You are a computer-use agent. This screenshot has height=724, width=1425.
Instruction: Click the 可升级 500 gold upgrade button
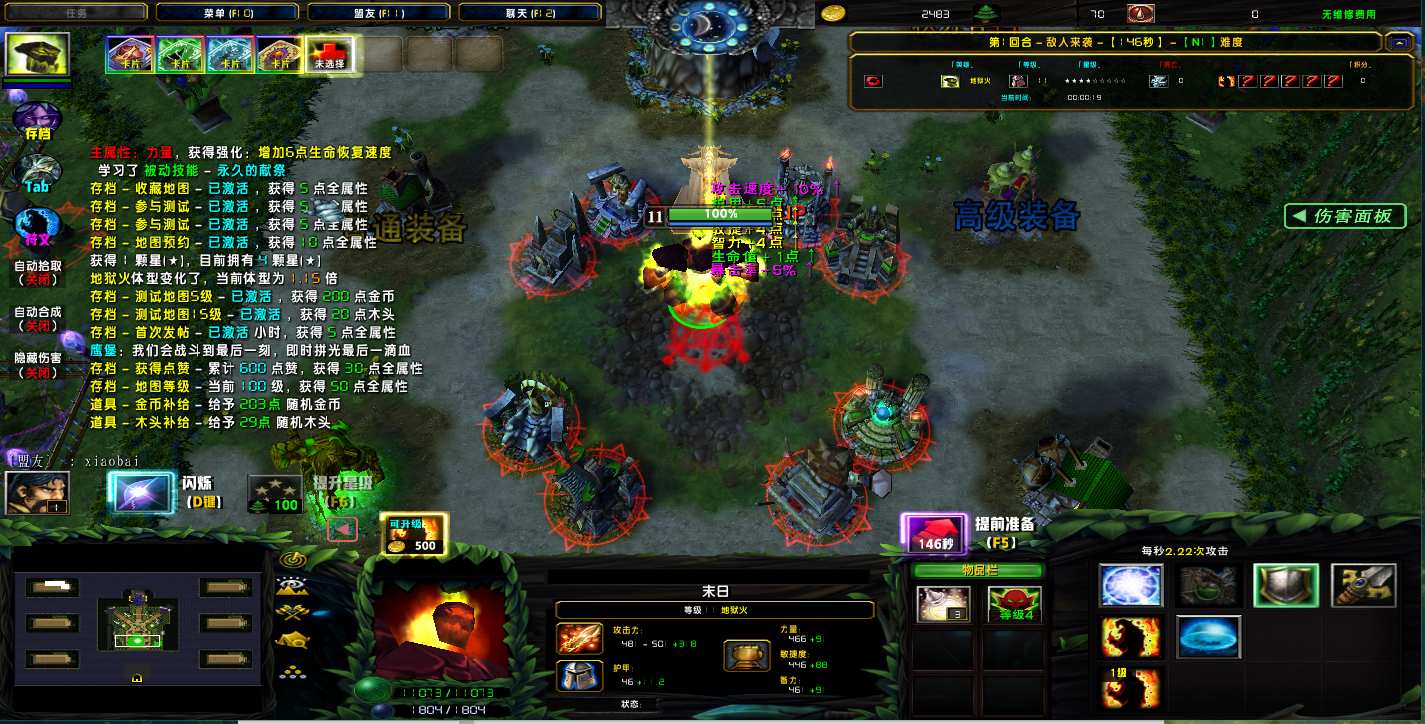414,534
